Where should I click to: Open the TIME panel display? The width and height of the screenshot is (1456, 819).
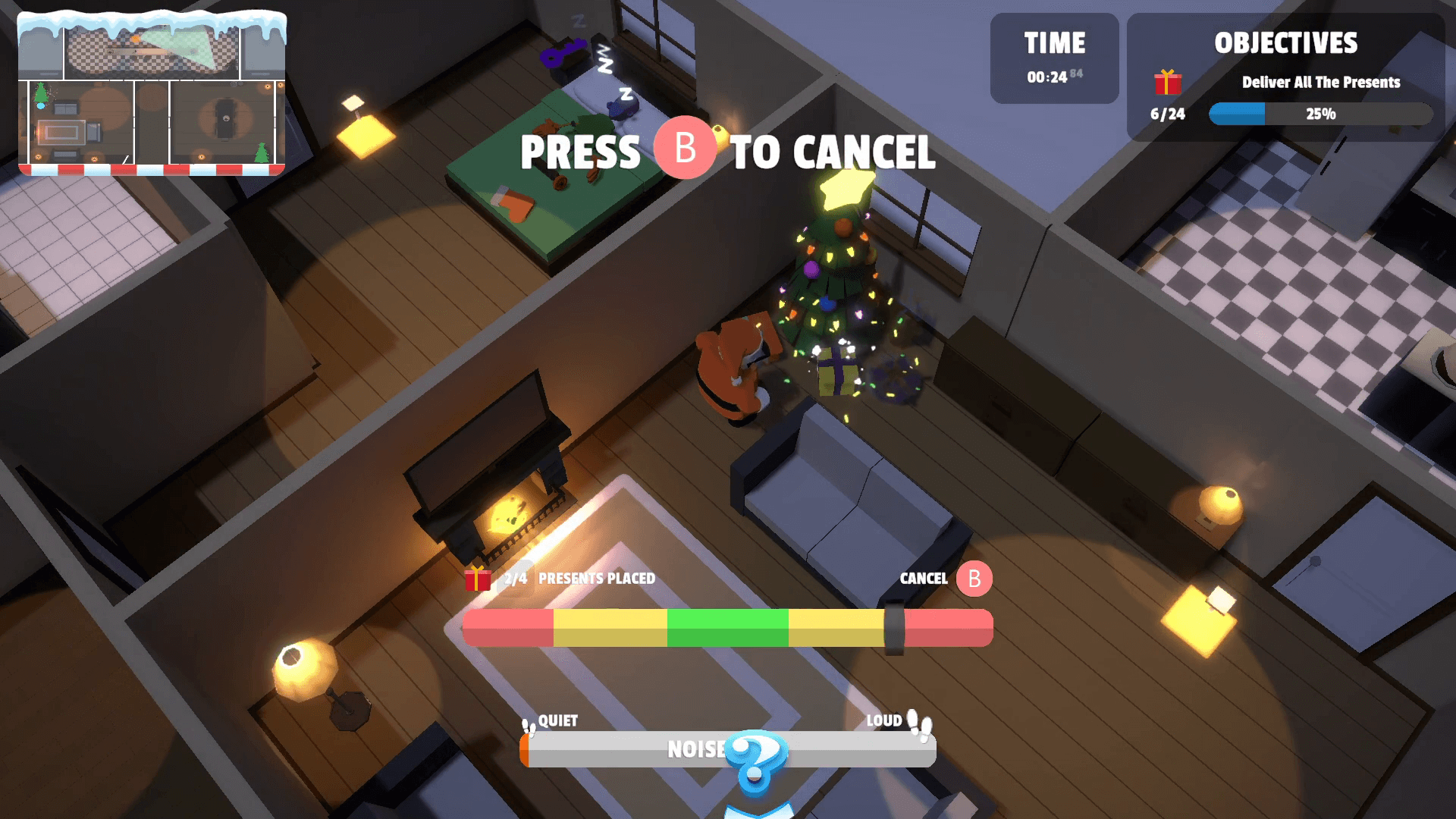coord(1054,58)
